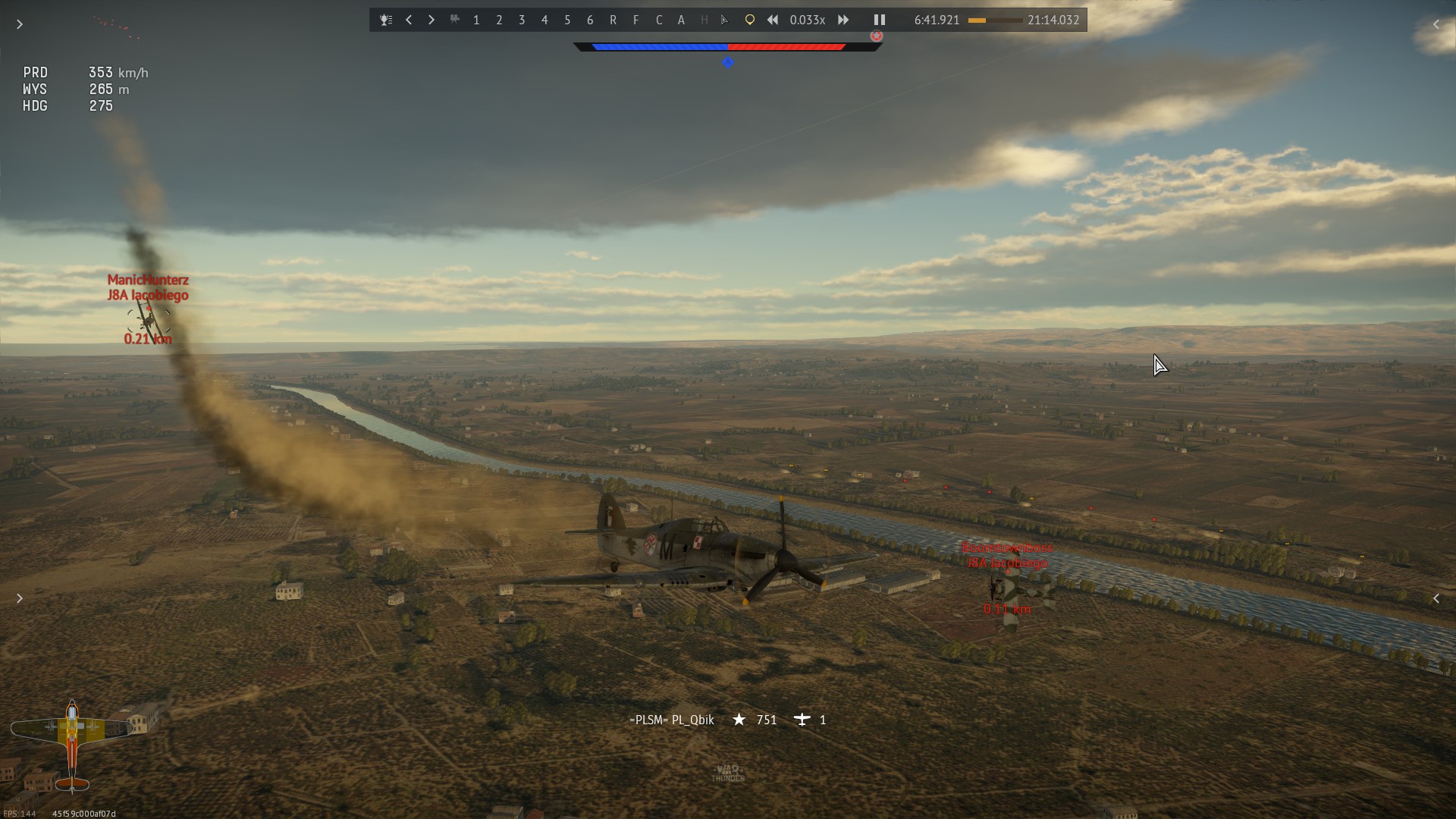
Task: Choose the R camera mode
Action: pos(613,20)
